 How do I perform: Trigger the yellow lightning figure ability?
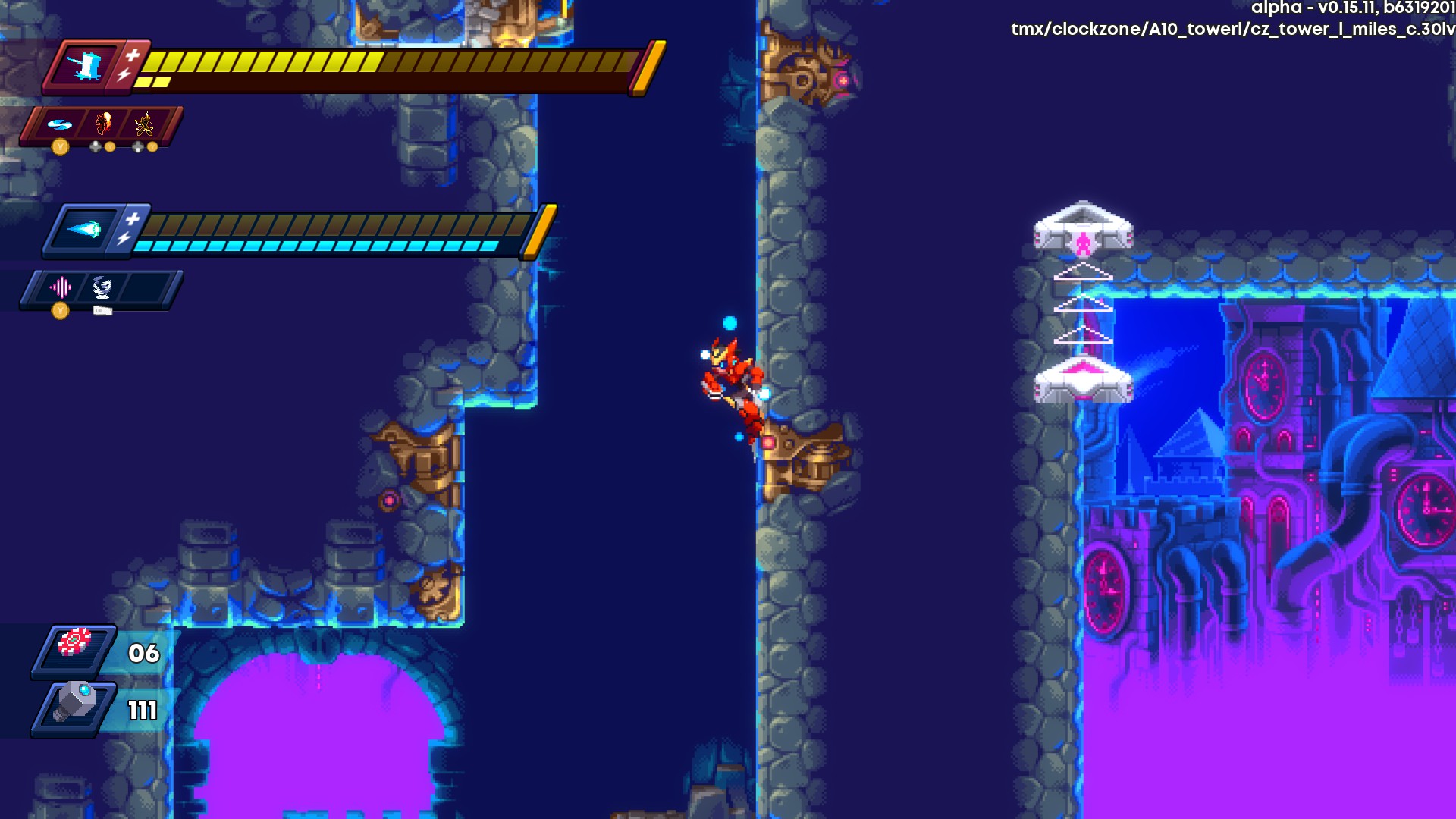144,124
